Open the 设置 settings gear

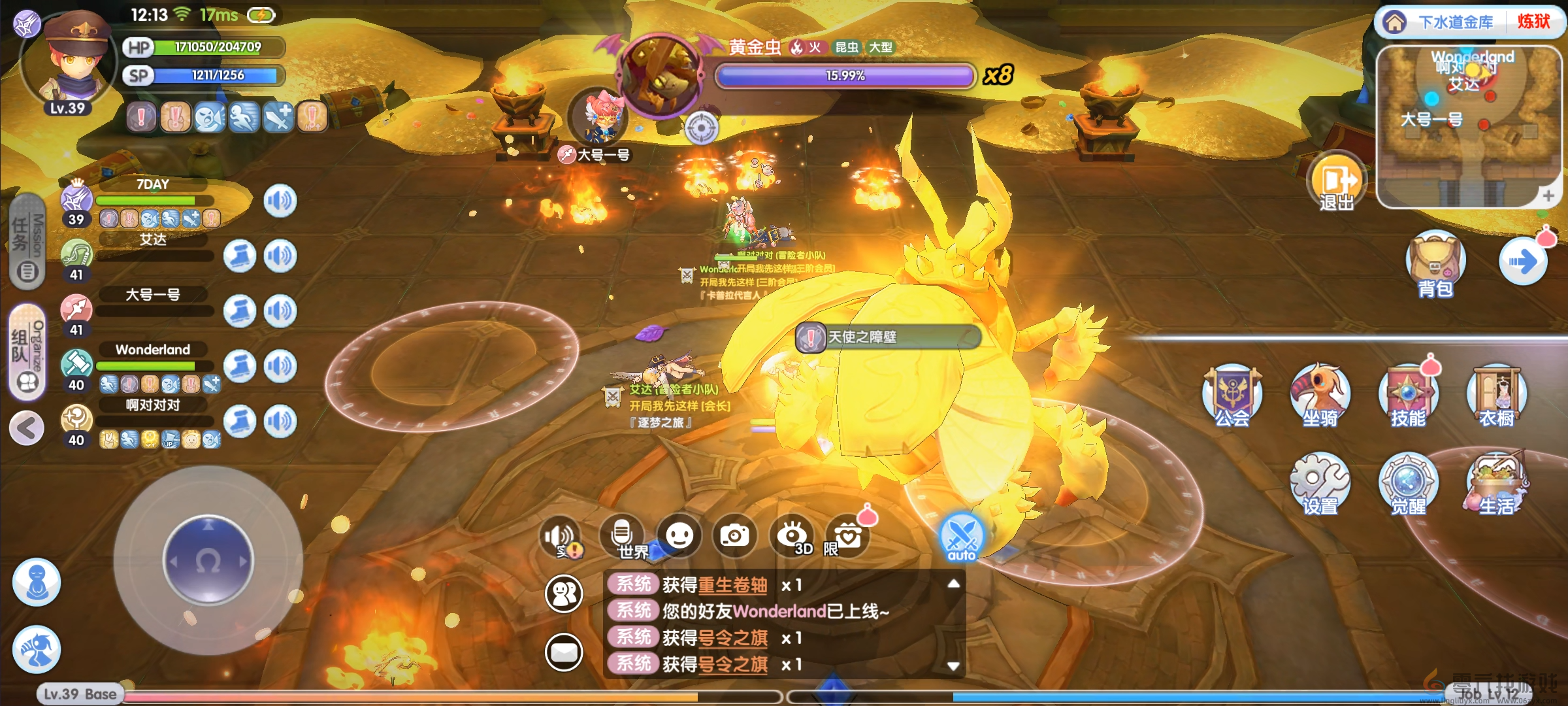pos(1320,482)
